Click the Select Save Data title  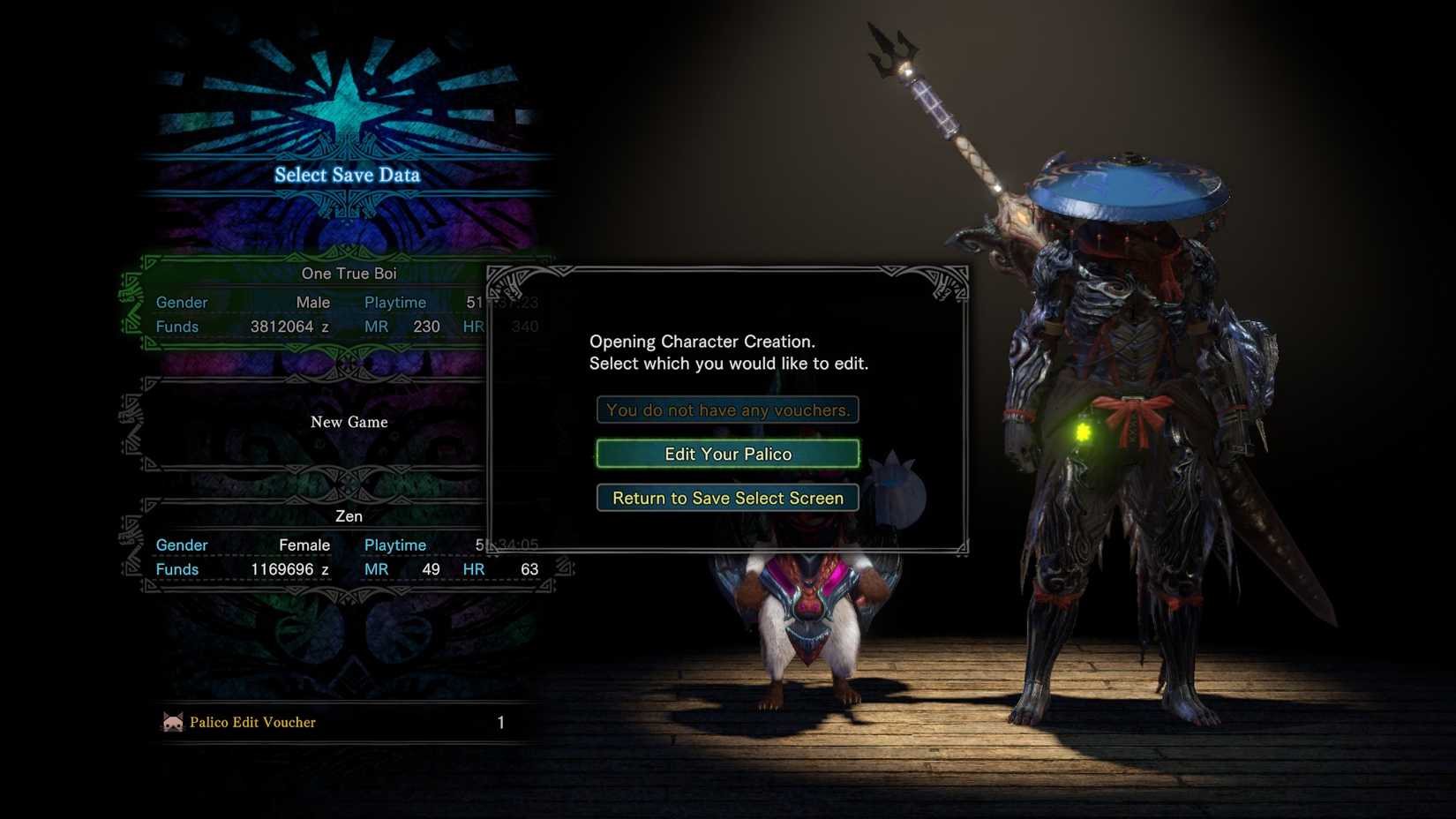pos(348,175)
